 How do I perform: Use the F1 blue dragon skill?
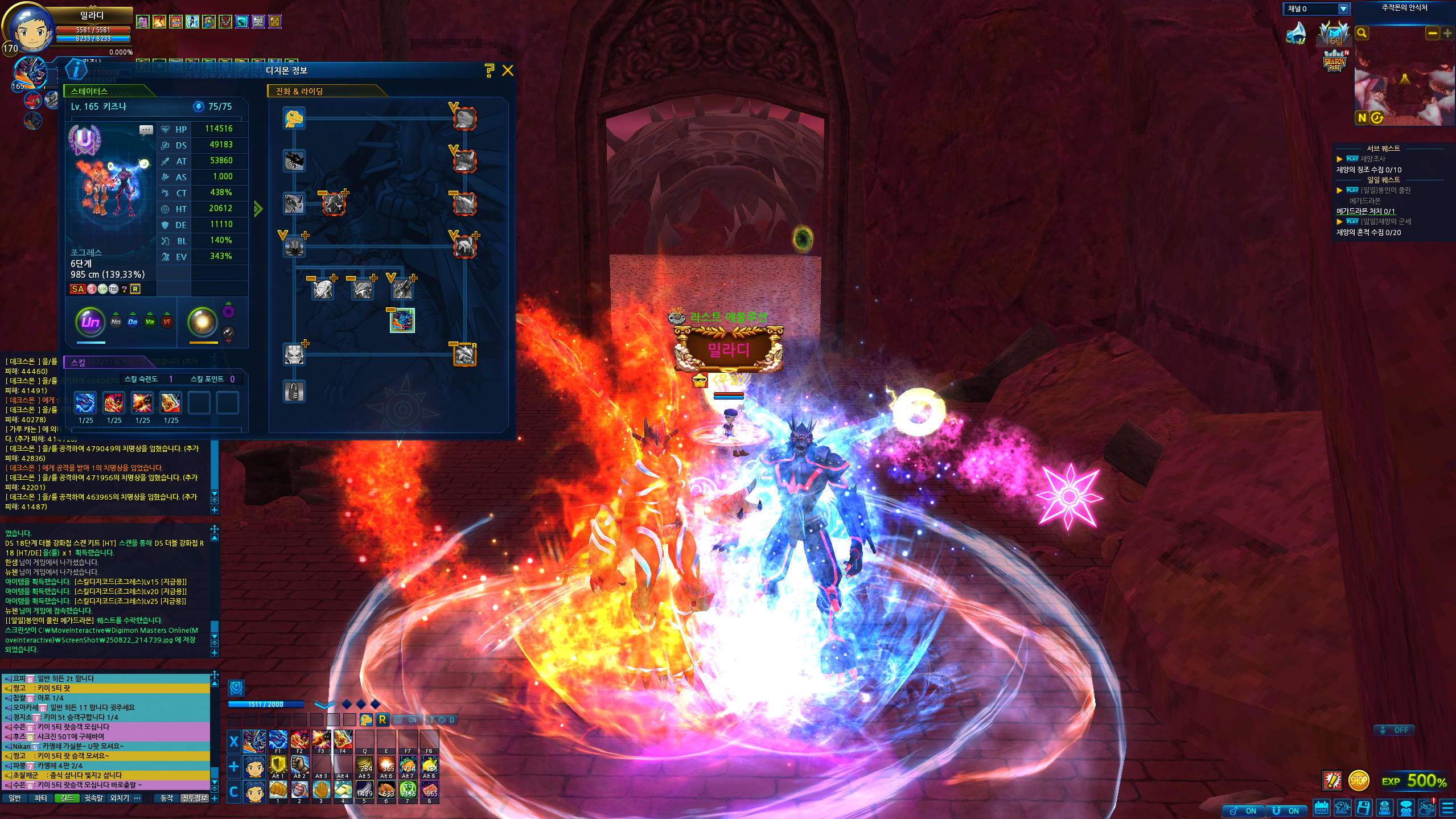coord(278,740)
